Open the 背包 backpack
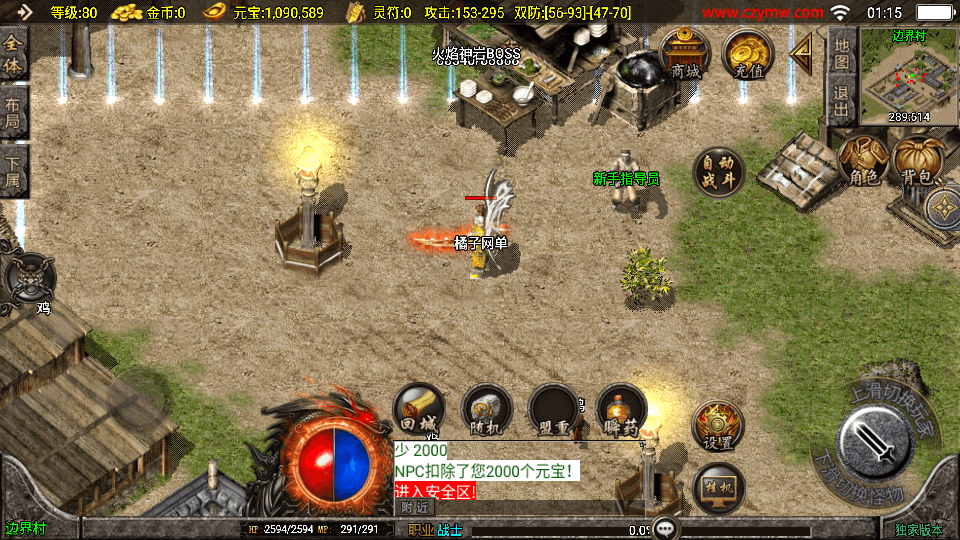The image size is (960, 540). point(917,160)
